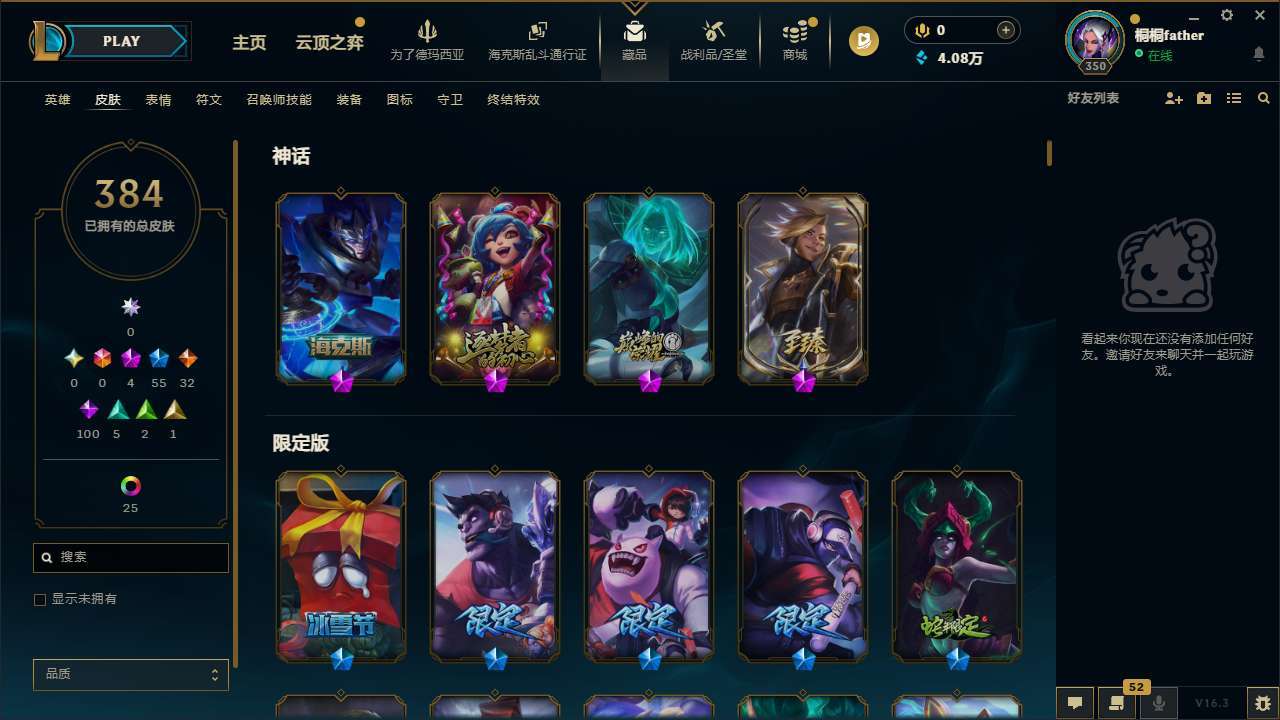1280x720 pixels.
Task: Click the 海克斯乱斗通行证 pass icon
Action: point(537,40)
